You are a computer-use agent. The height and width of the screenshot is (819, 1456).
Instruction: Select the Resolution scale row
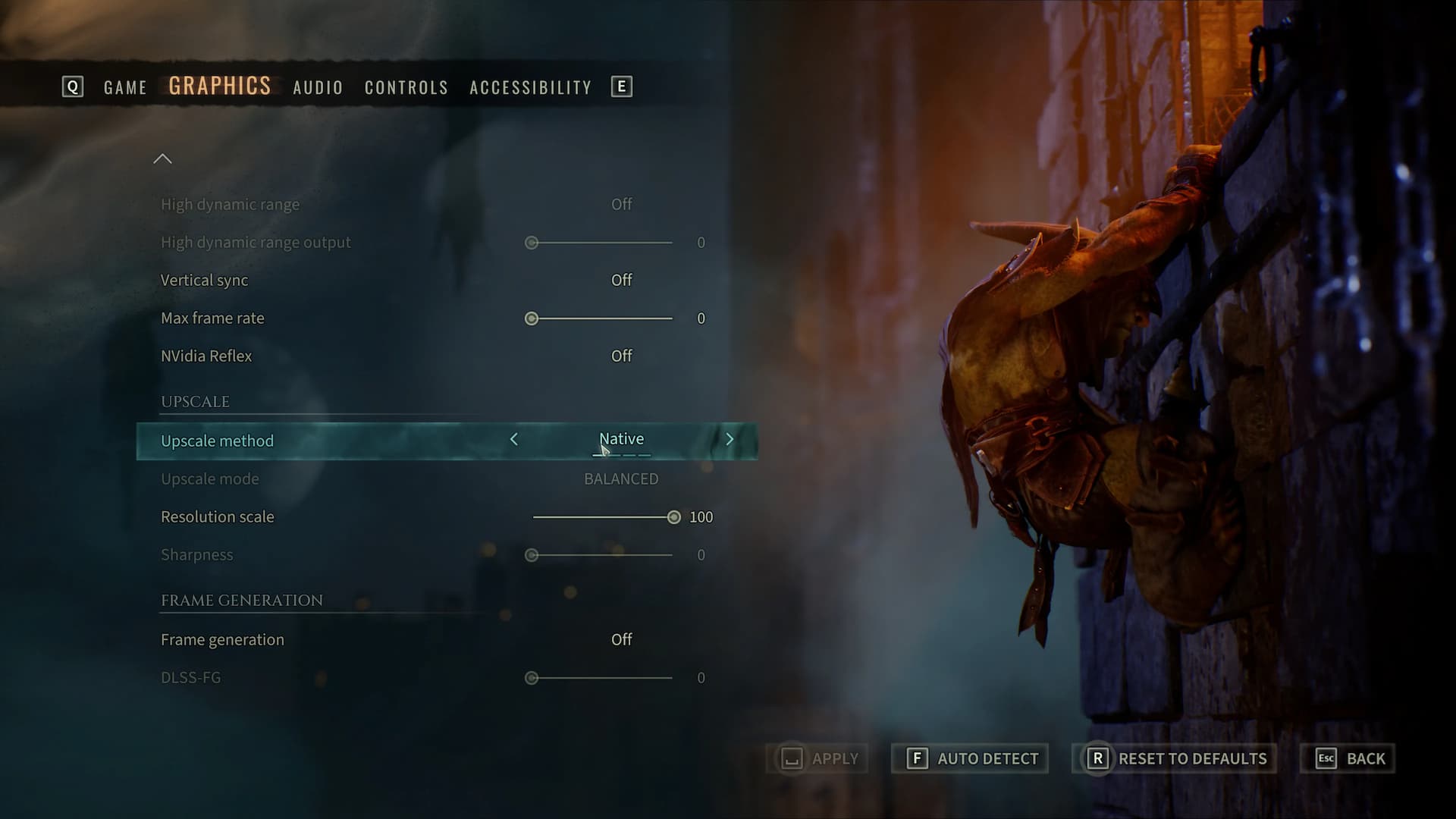(218, 517)
